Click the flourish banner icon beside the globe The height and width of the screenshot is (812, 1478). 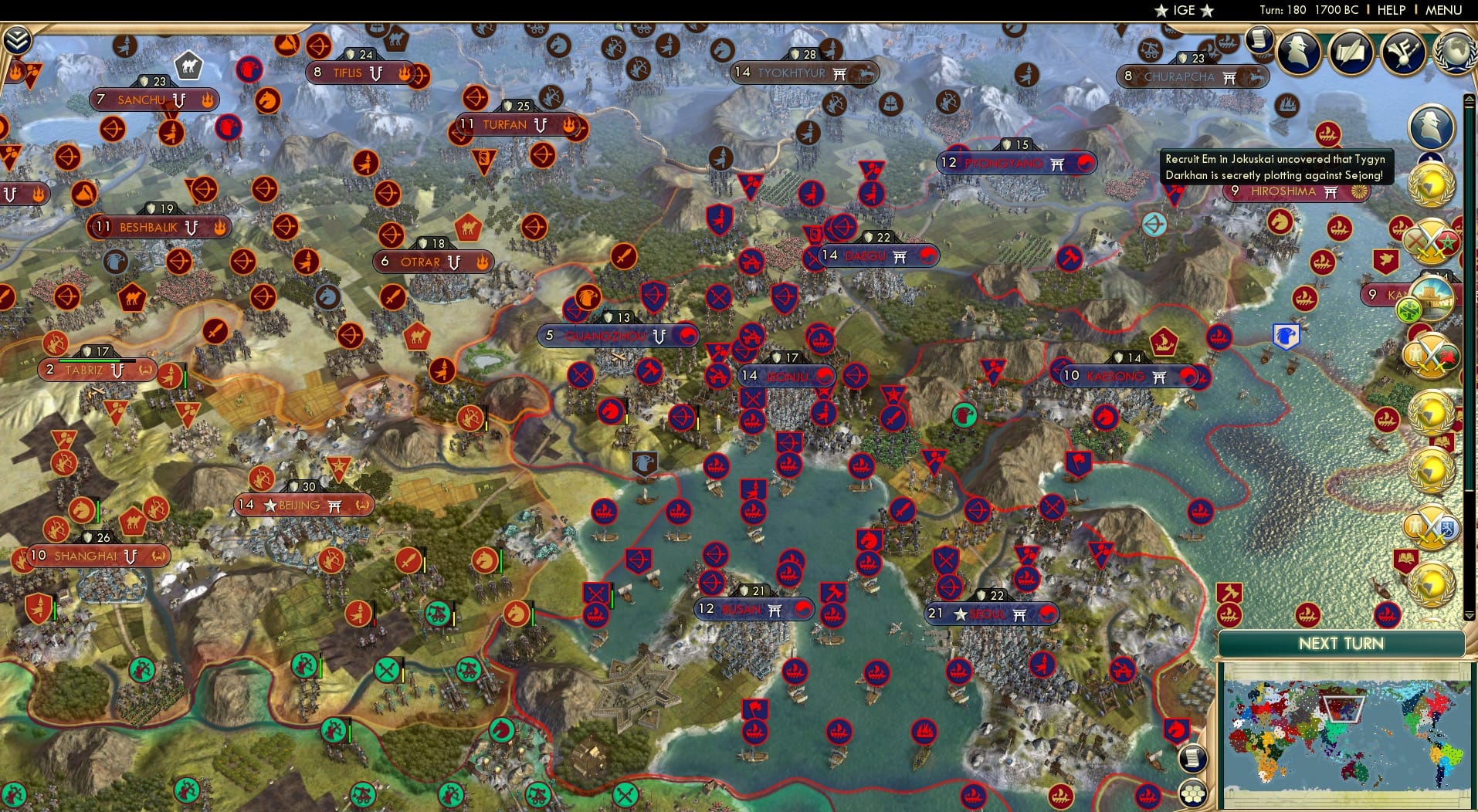pos(1402,52)
